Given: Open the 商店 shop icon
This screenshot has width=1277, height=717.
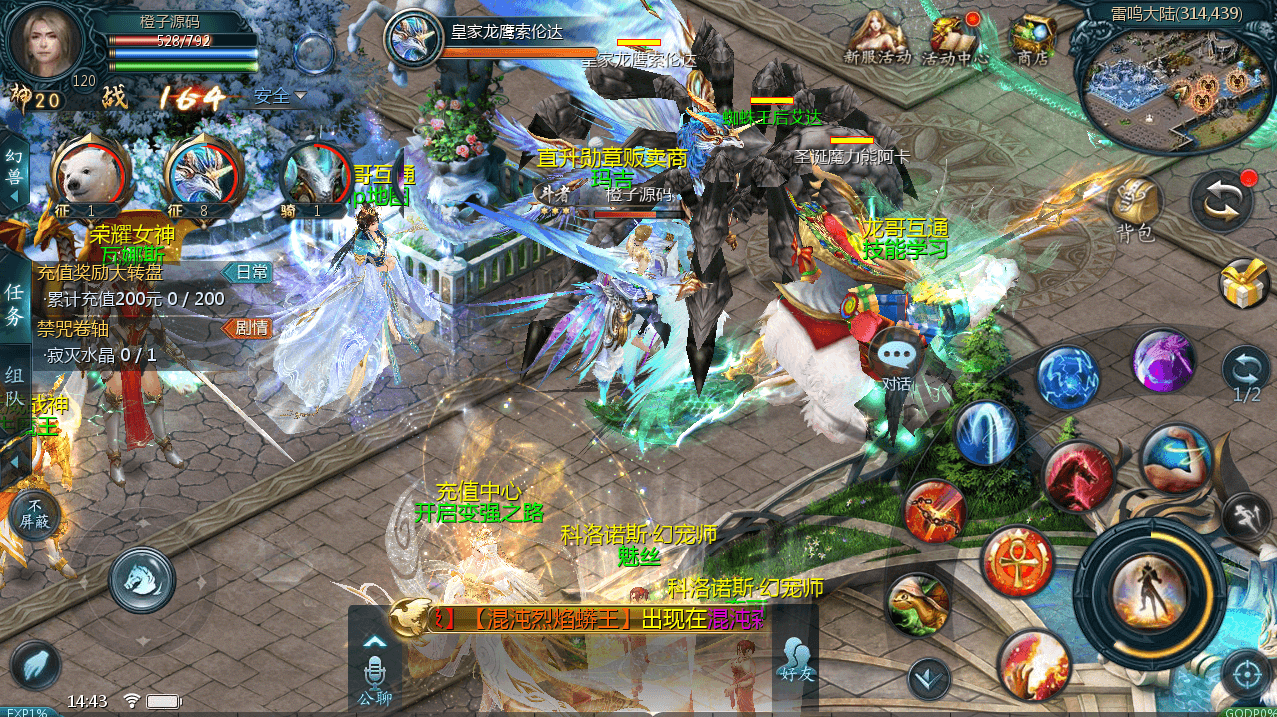Looking at the screenshot, I should (1032, 40).
